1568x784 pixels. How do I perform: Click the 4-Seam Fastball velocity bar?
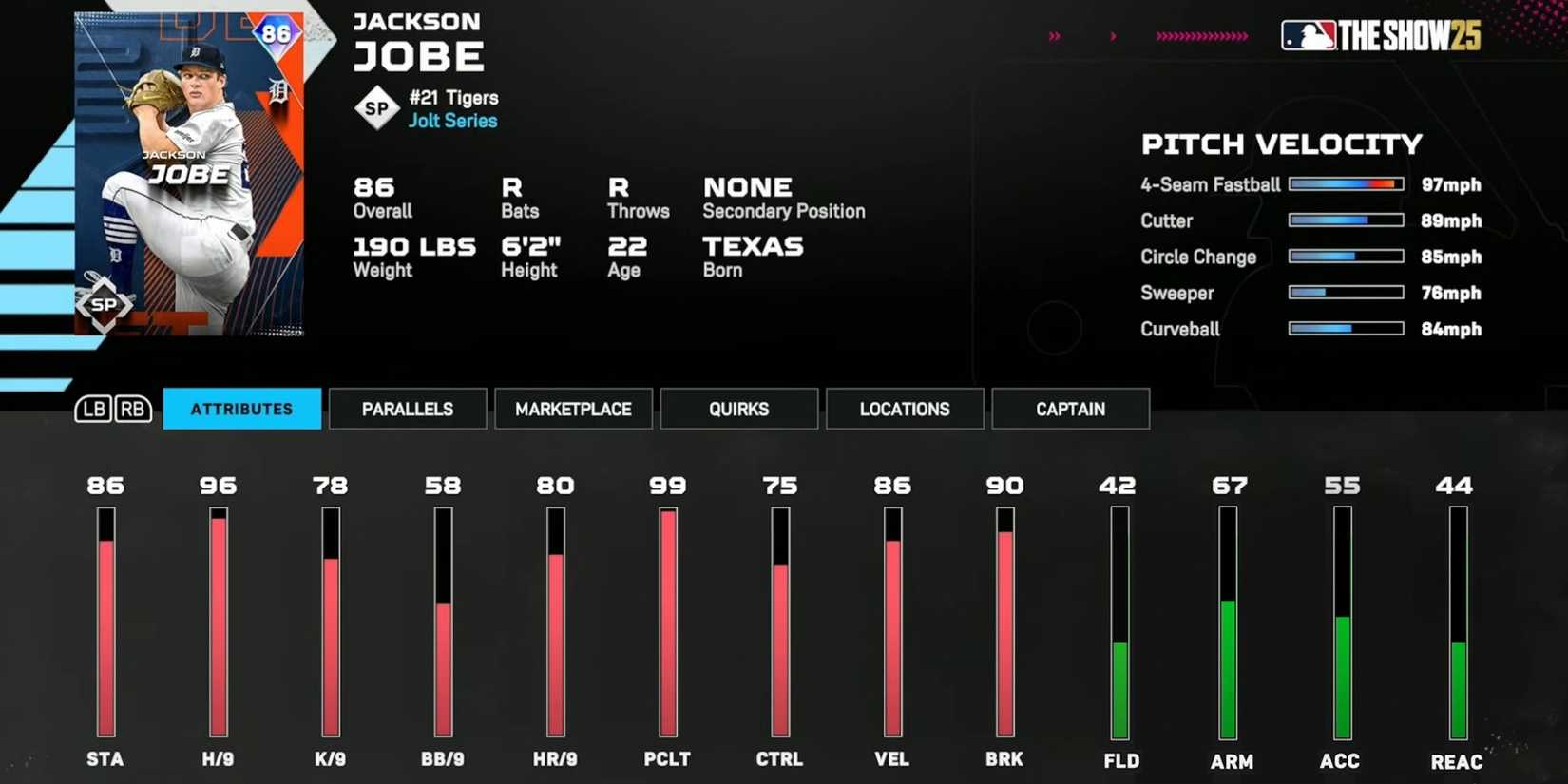pyautogui.click(x=1346, y=183)
